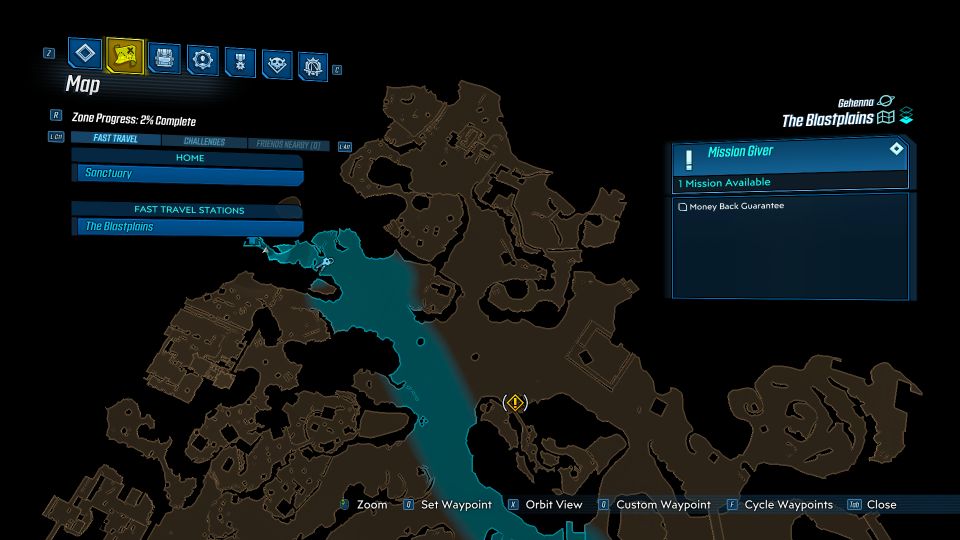Show the Friends Nearby tab
This screenshot has width=960, height=540.
[x=287, y=145]
